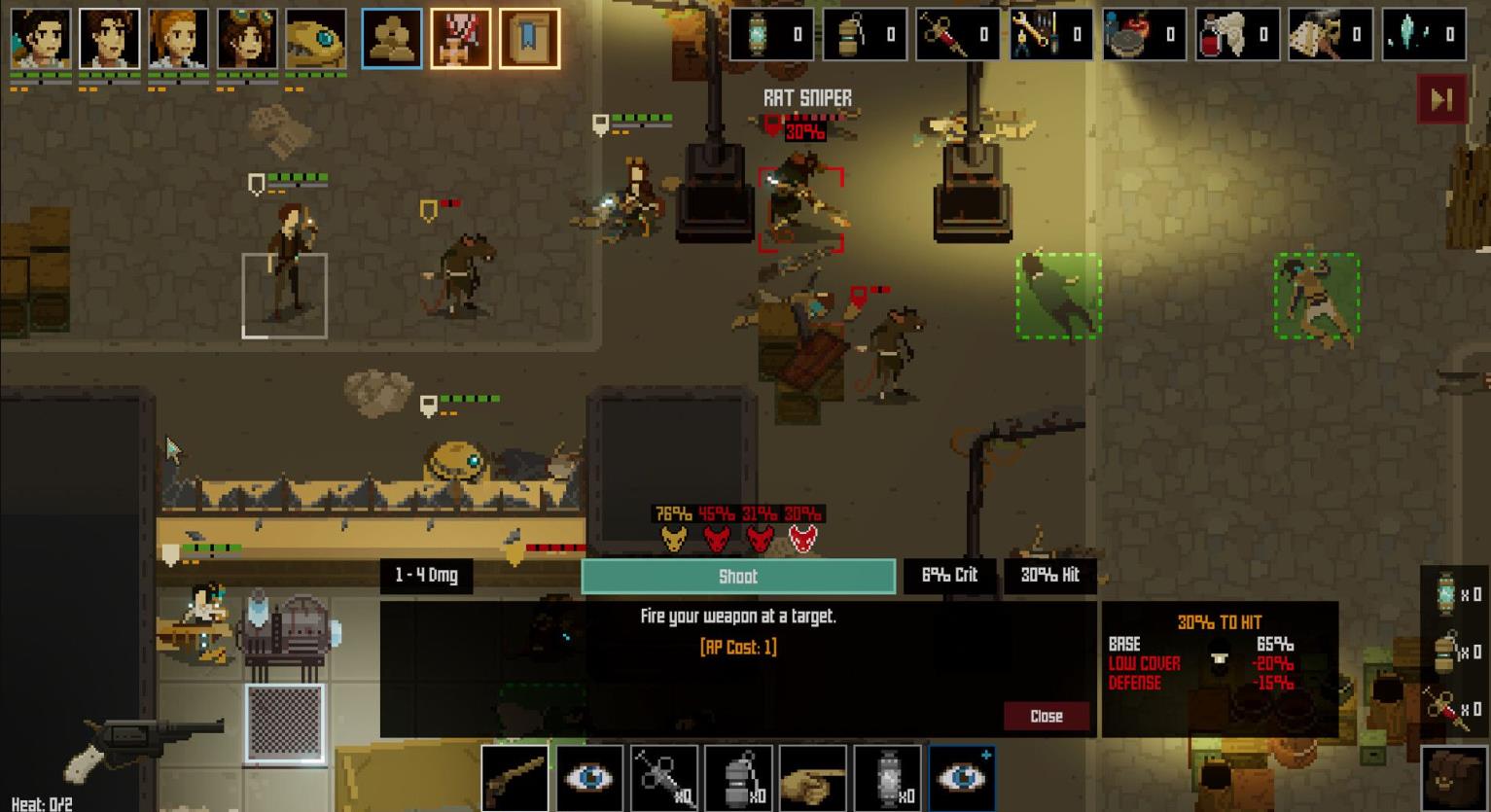Select the golden robot companion portrait
This screenshot has height=812, width=1491.
click(316, 39)
